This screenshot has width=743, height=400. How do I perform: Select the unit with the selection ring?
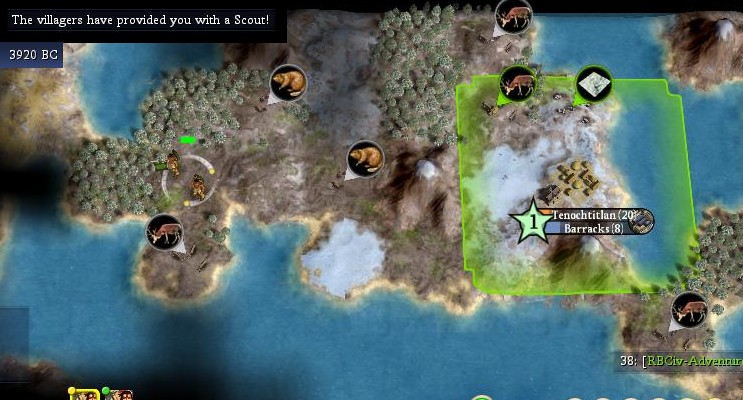[196, 183]
